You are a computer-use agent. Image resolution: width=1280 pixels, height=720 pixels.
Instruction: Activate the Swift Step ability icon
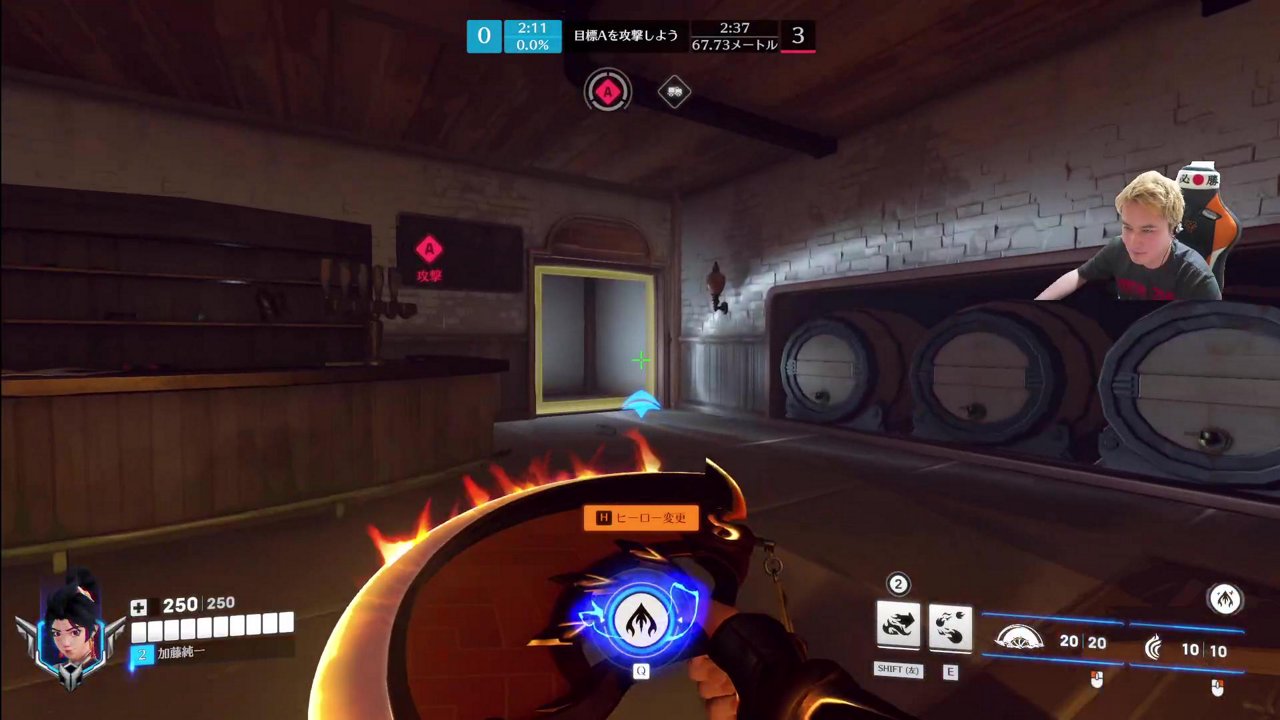pyautogui.click(x=898, y=626)
